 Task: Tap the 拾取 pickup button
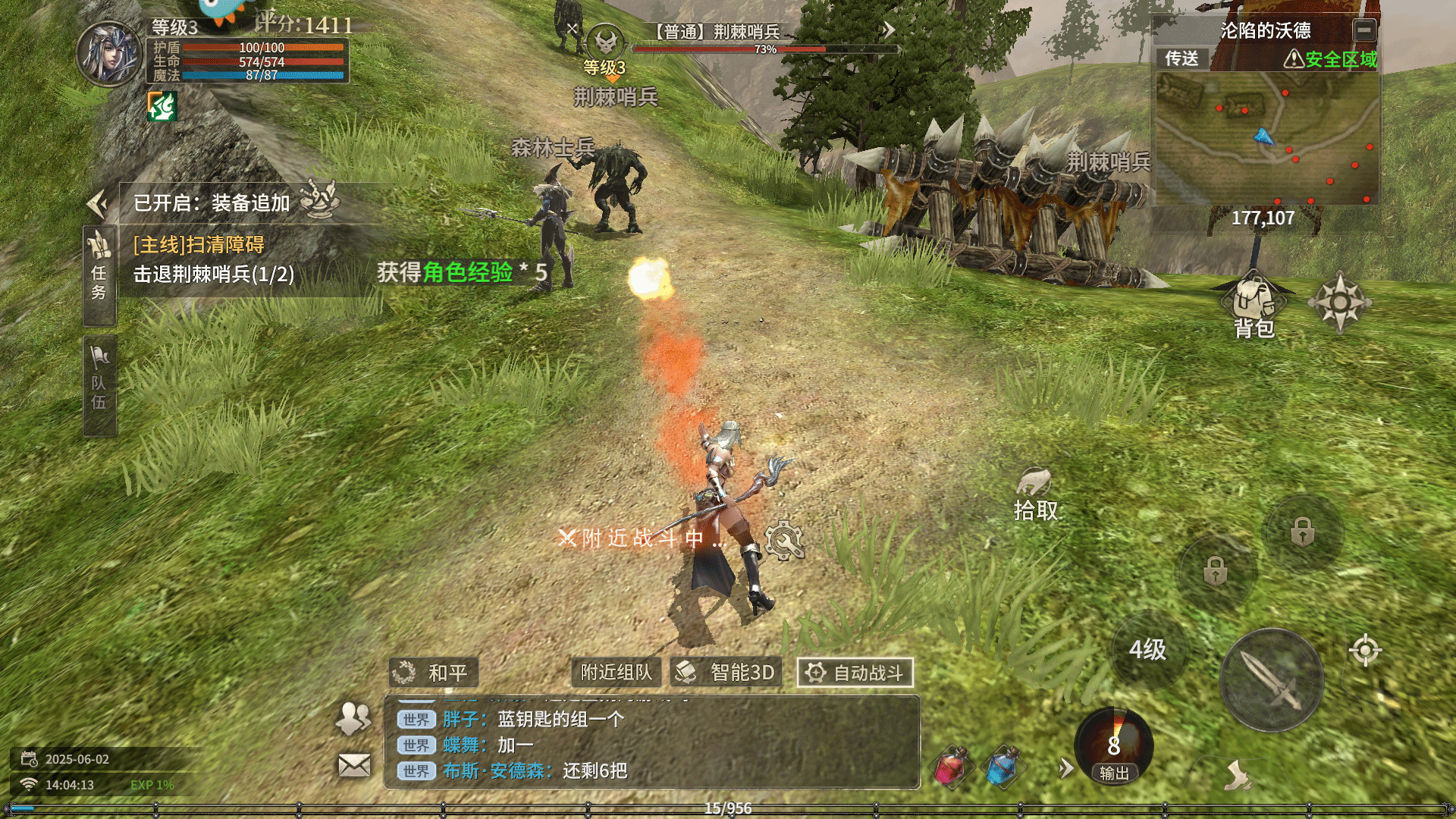pyautogui.click(x=1035, y=494)
